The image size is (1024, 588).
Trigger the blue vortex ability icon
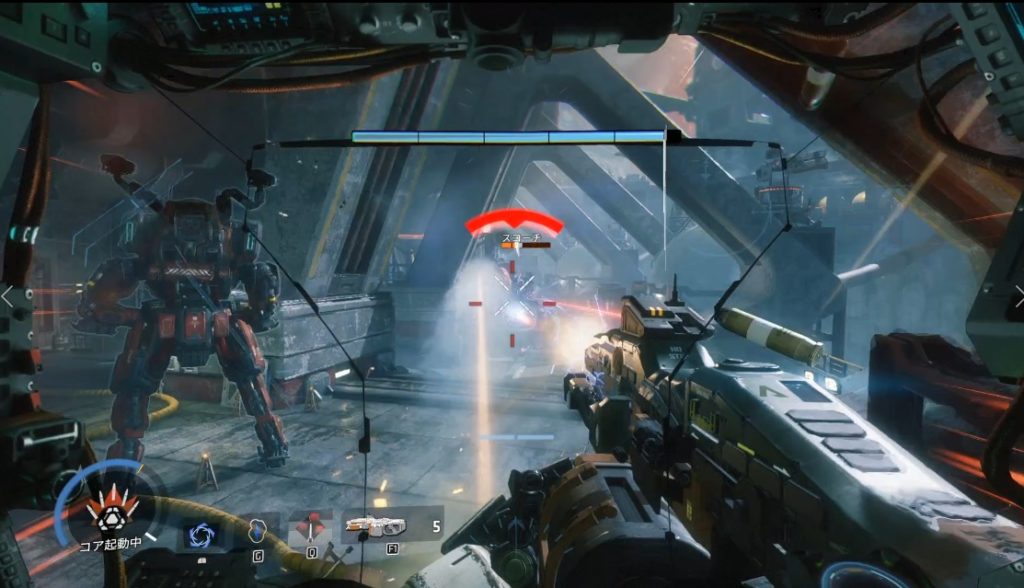coord(199,533)
